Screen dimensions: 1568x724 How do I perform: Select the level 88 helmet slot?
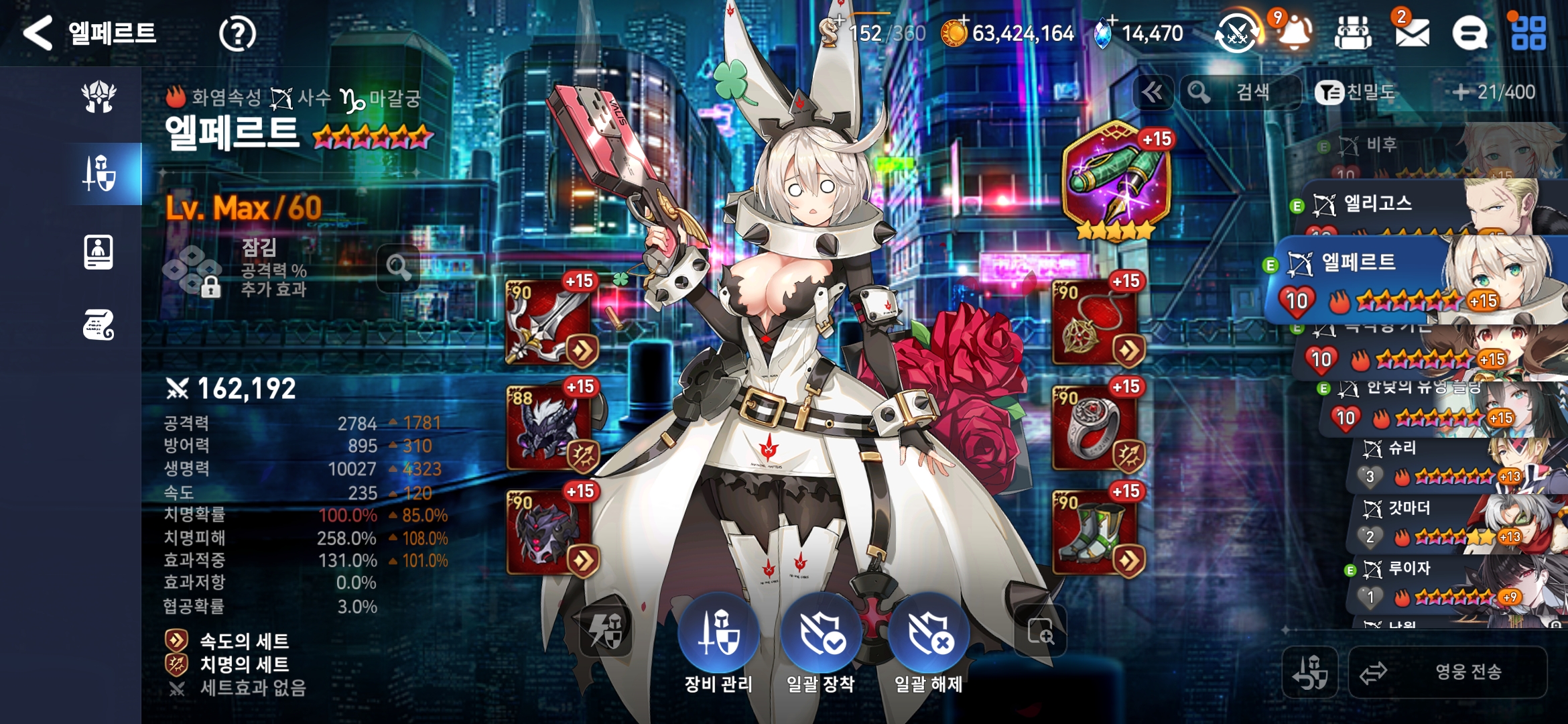pyautogui.click(x=549, y=428)
